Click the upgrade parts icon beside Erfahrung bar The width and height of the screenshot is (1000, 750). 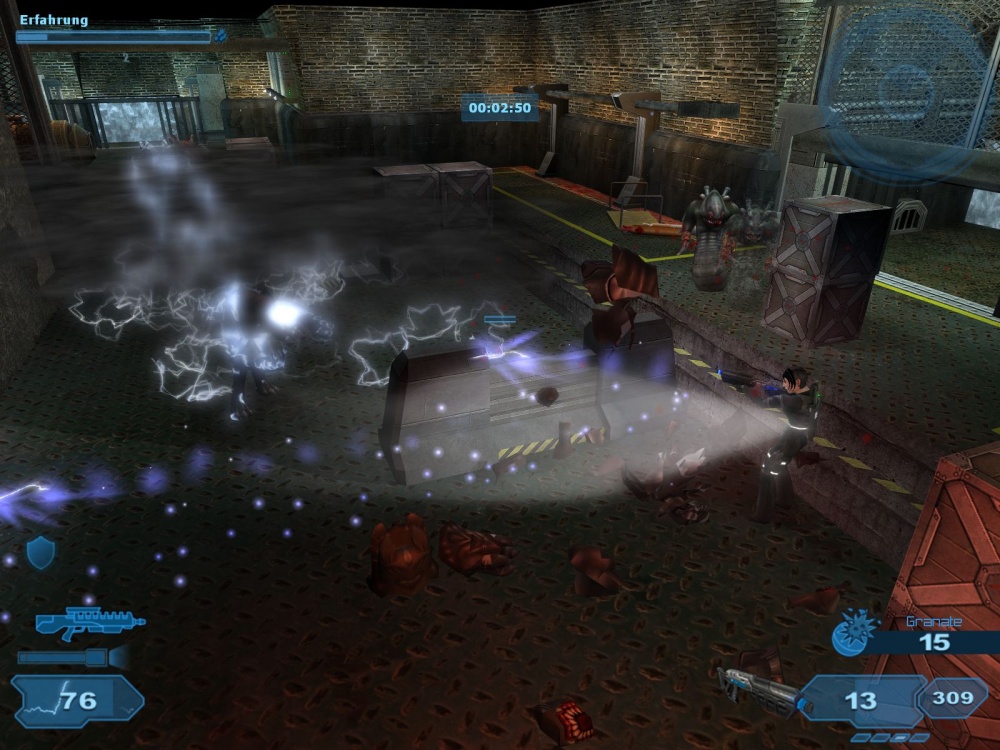pyautogui.click(x=221, y=37)
